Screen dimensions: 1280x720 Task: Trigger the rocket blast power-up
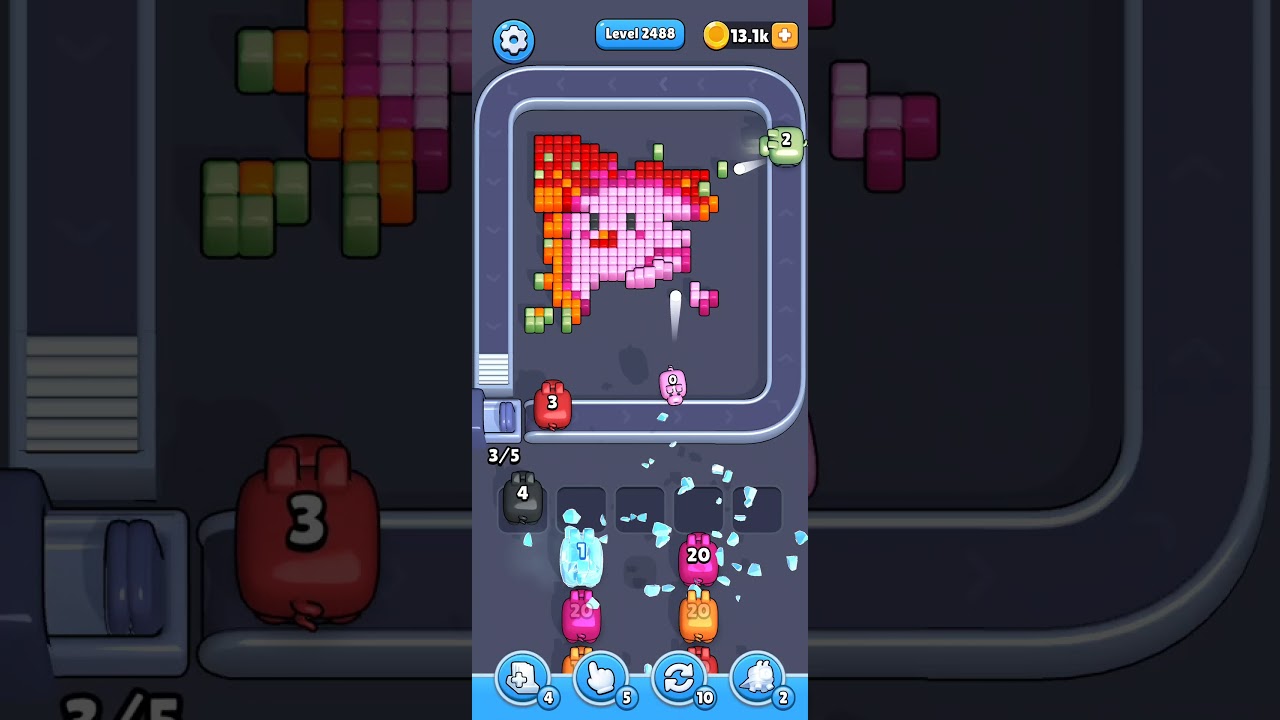[x=757, y=678]
